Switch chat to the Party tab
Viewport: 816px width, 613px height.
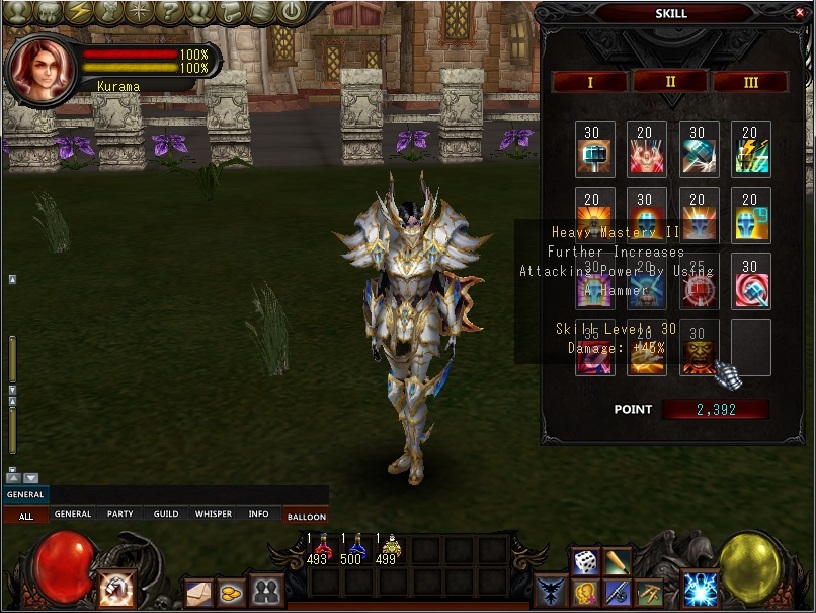pos(120,514)
